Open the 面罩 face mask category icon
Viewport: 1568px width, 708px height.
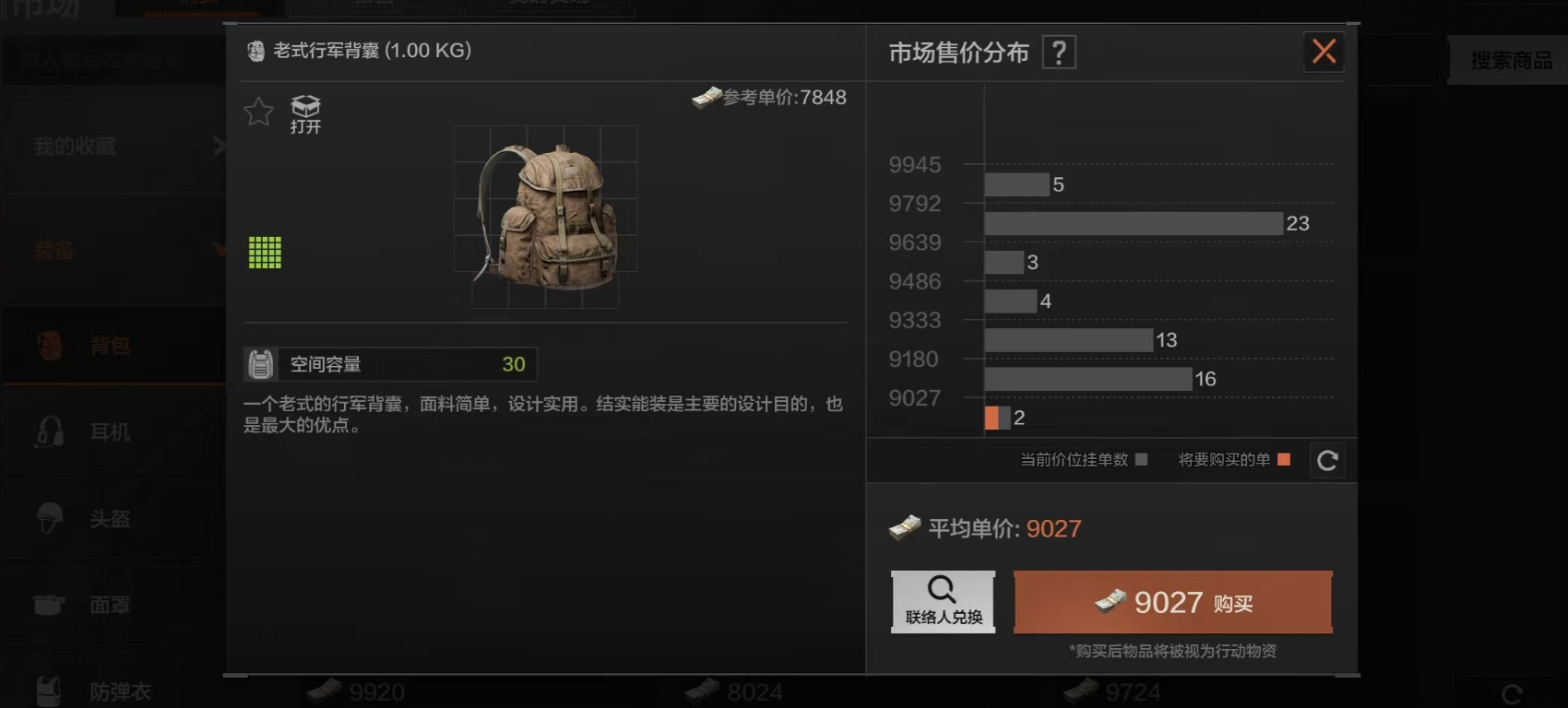[51, 605]
